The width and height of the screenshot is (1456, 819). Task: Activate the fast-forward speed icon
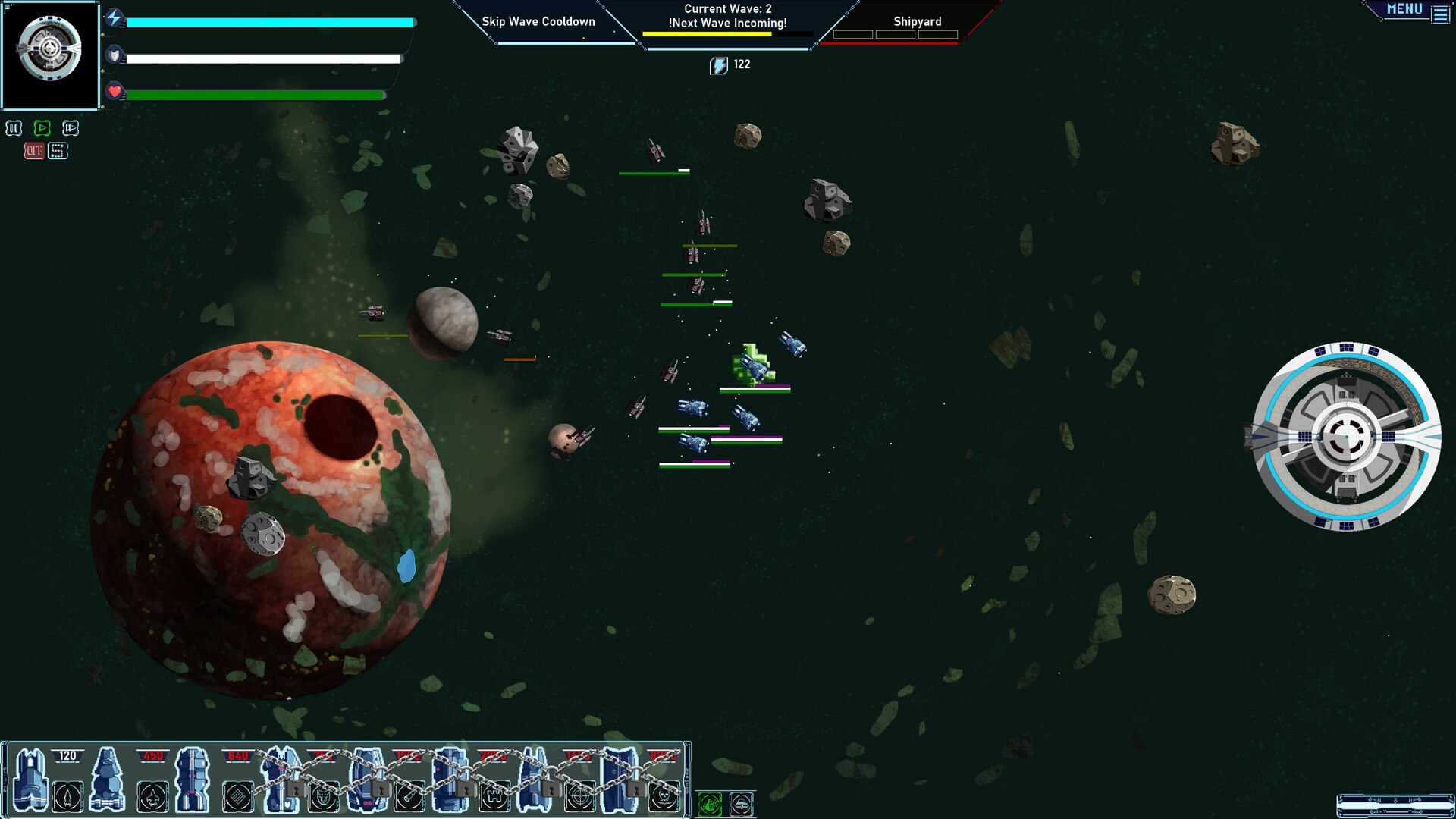pyautogui.click(x=70, y=128)
